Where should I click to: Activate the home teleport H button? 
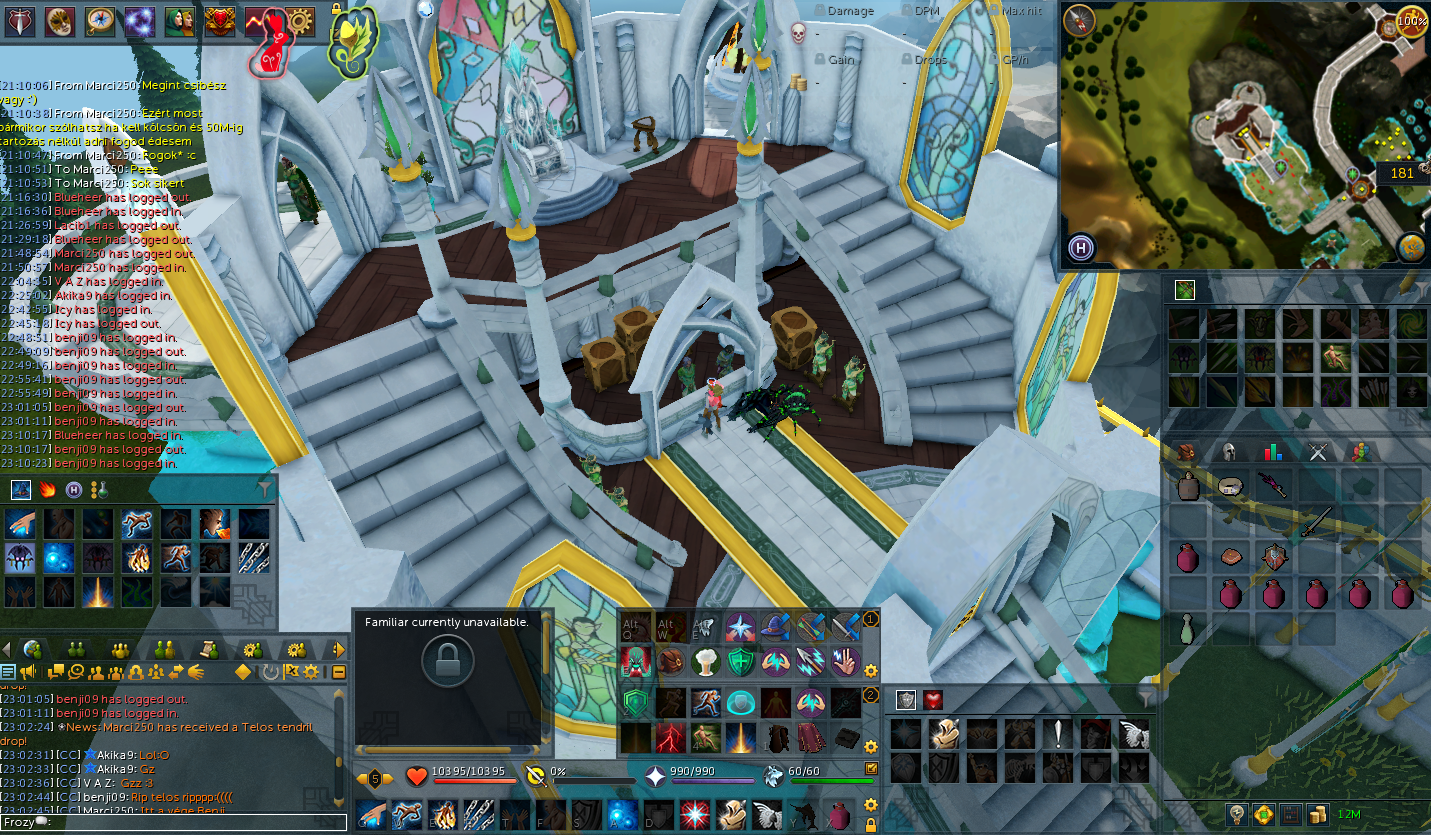(x=1080, y=248)
